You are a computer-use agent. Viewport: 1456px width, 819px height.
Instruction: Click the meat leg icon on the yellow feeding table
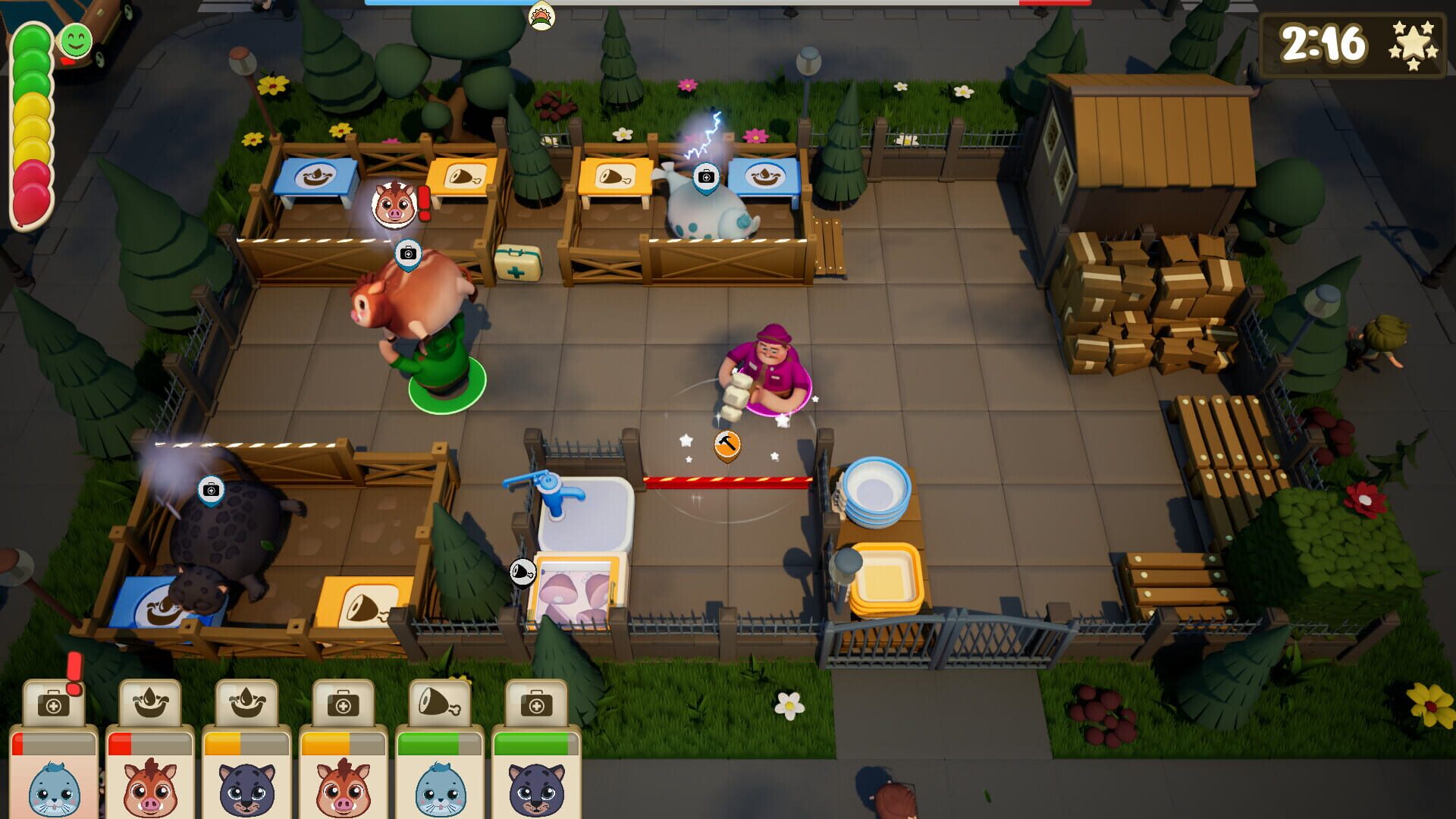point(464,175)
